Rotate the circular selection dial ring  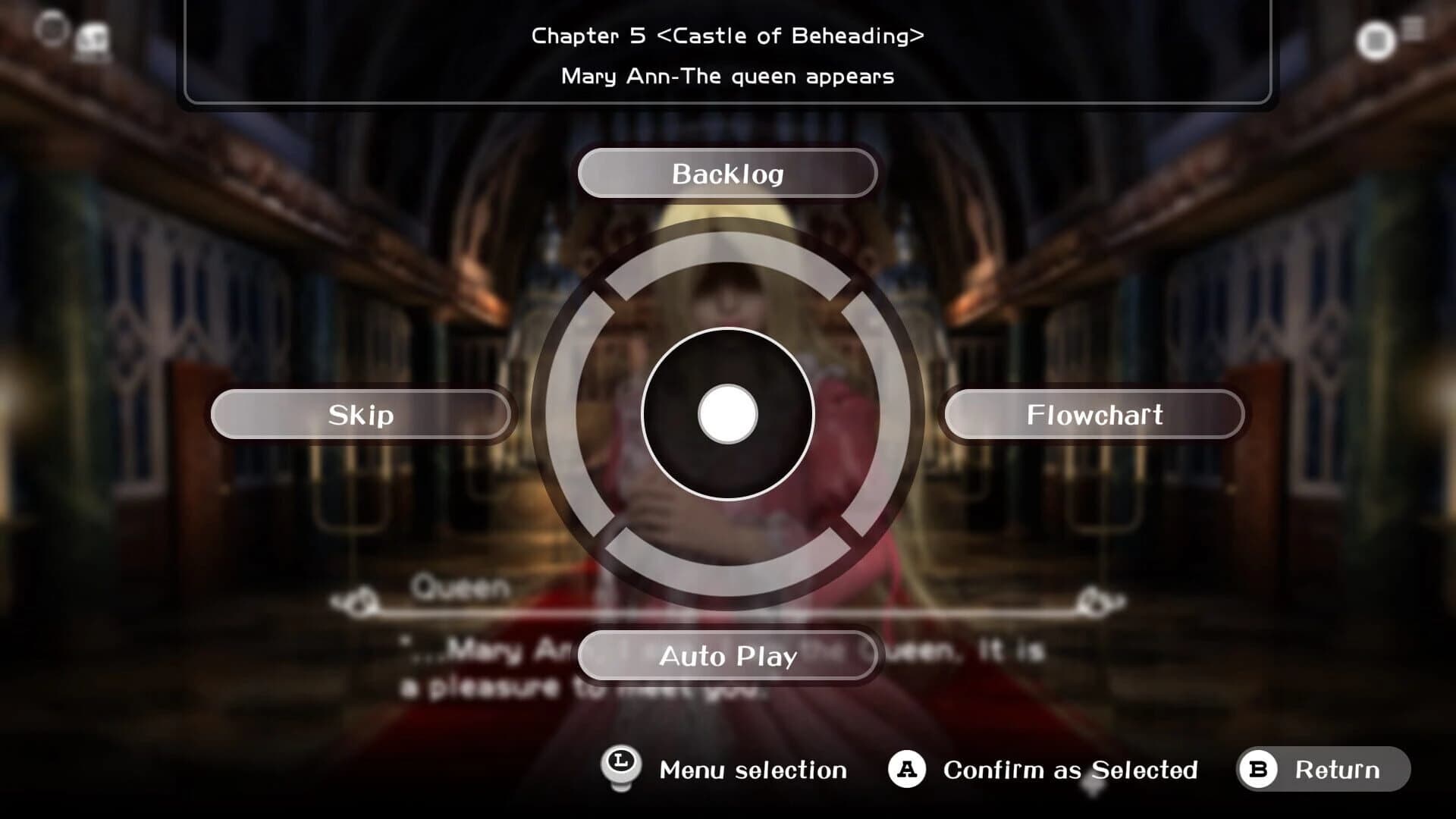coord(727,414)
